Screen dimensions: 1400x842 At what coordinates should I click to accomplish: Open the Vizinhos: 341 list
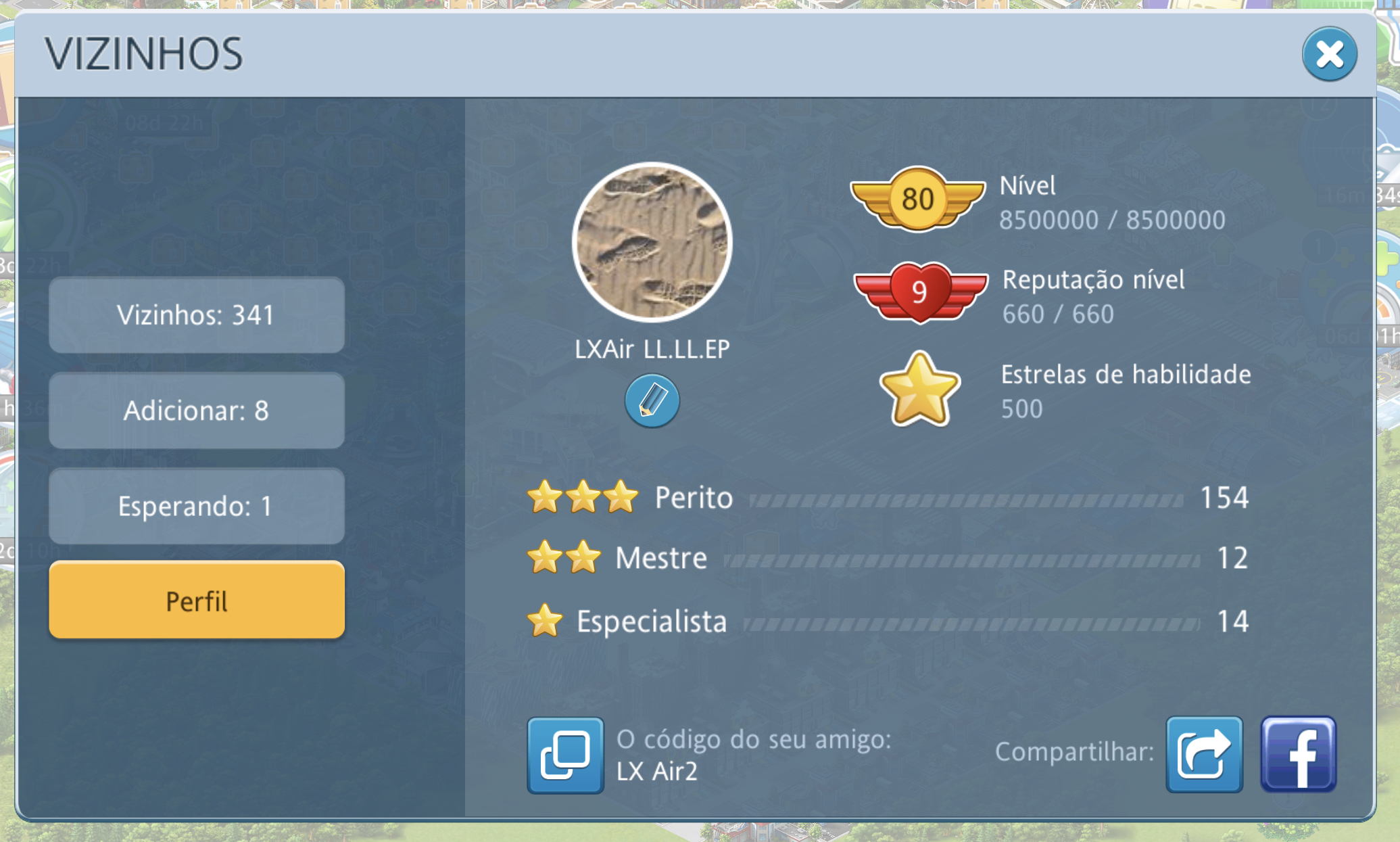coord(197,315)
